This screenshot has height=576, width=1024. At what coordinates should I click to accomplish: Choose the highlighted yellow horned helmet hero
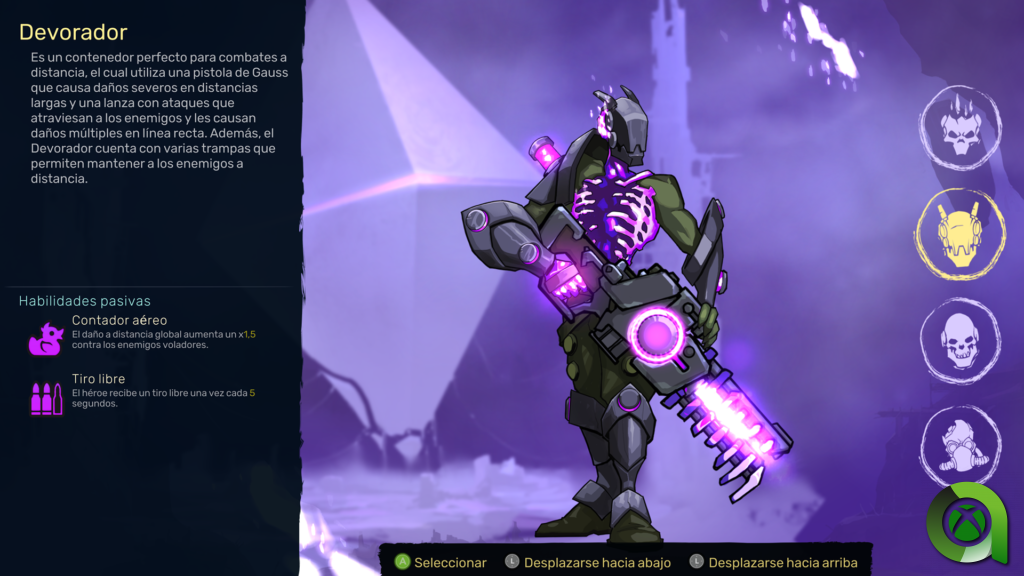click(960, 233)
